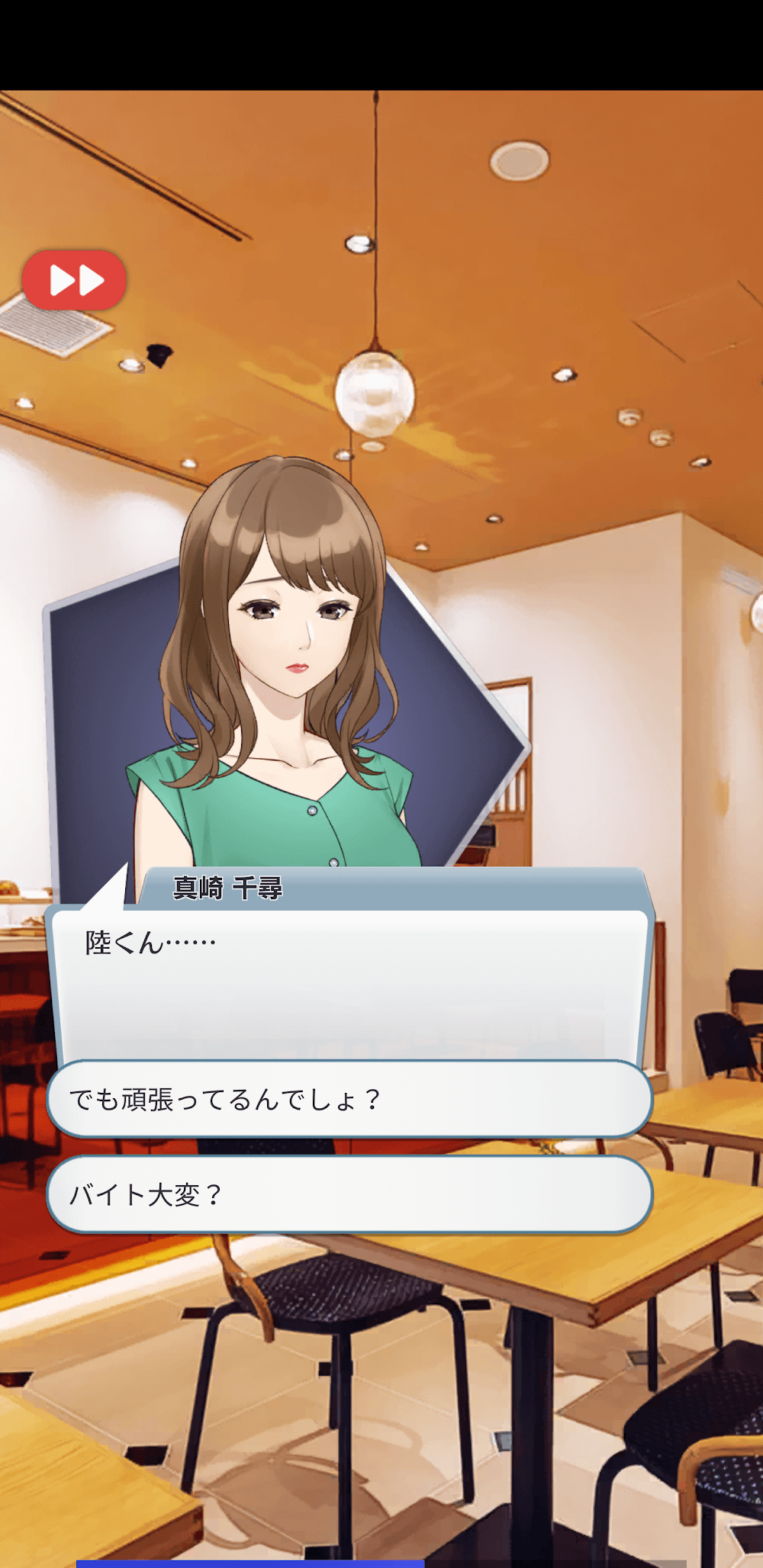Choose reply "でも頑張ってるんでしょ？"

(349, 1099)
